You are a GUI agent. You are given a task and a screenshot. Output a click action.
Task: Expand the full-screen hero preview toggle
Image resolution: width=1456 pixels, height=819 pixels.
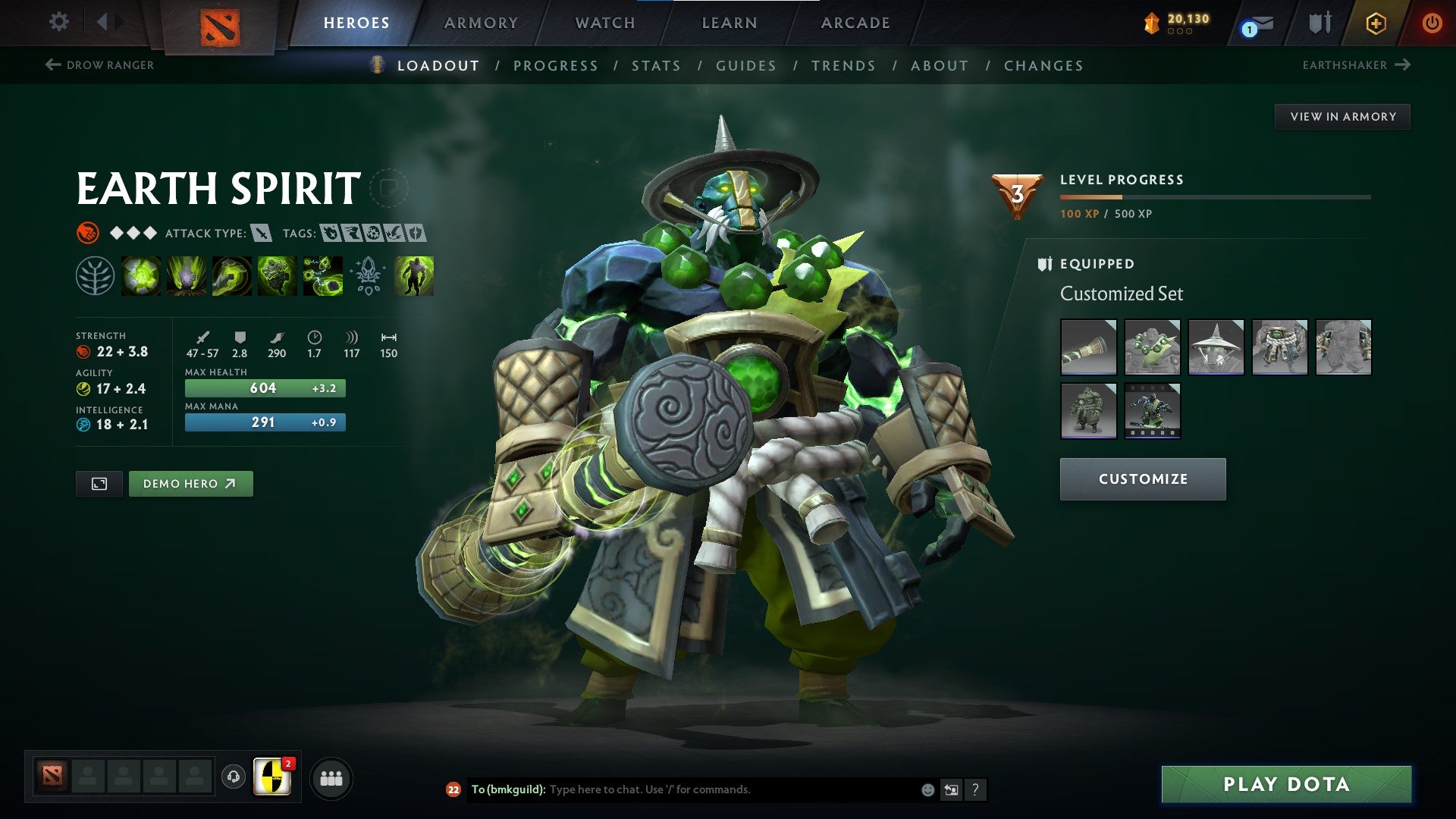99,483
